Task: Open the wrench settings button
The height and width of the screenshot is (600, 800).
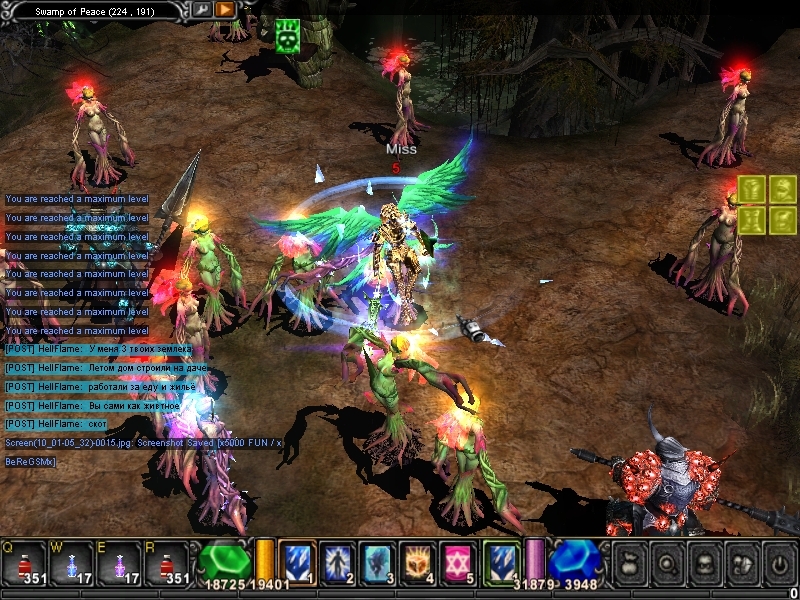Action: [203, 9]
